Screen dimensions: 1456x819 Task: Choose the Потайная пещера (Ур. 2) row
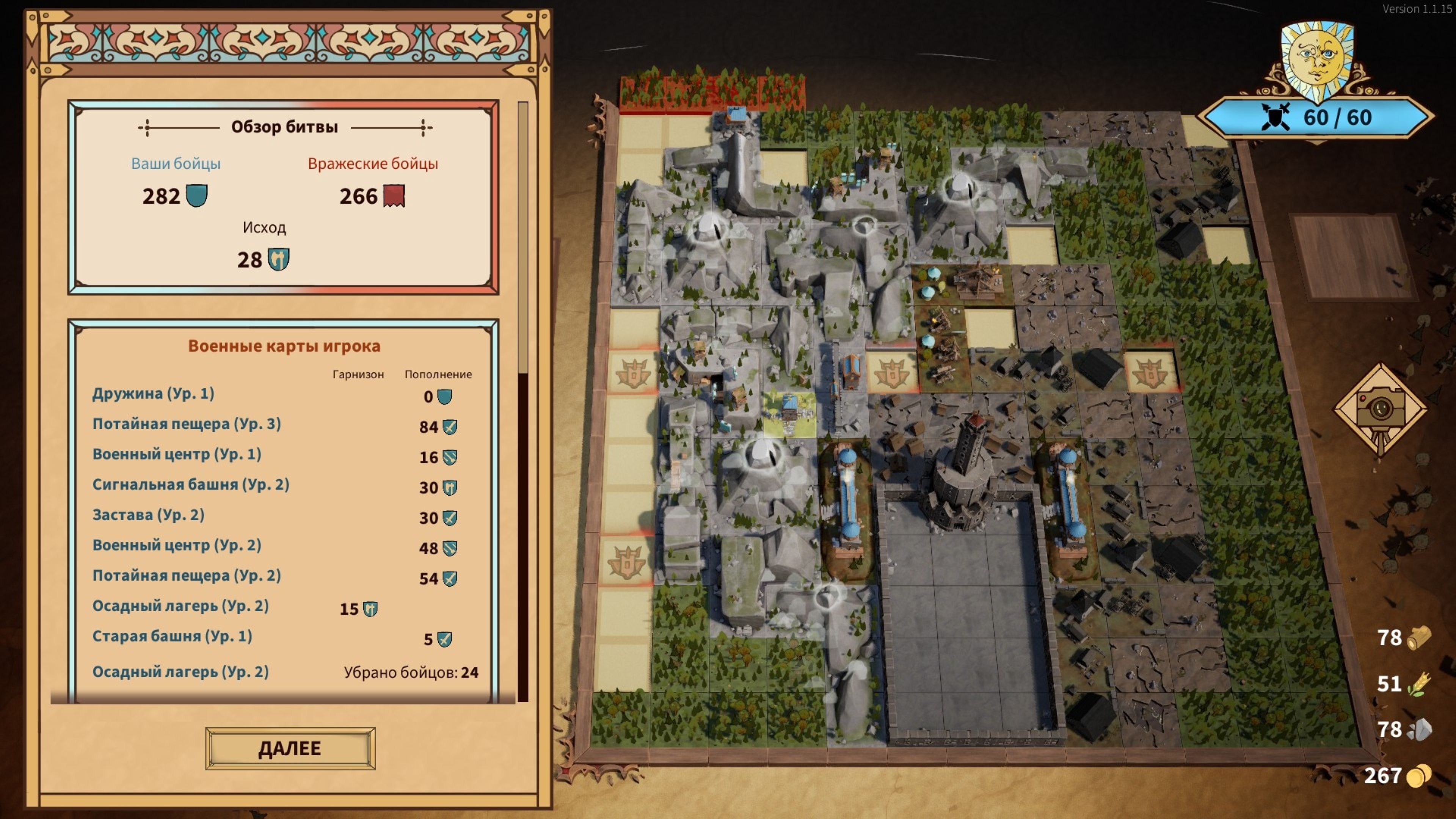[x=187, y=576]
